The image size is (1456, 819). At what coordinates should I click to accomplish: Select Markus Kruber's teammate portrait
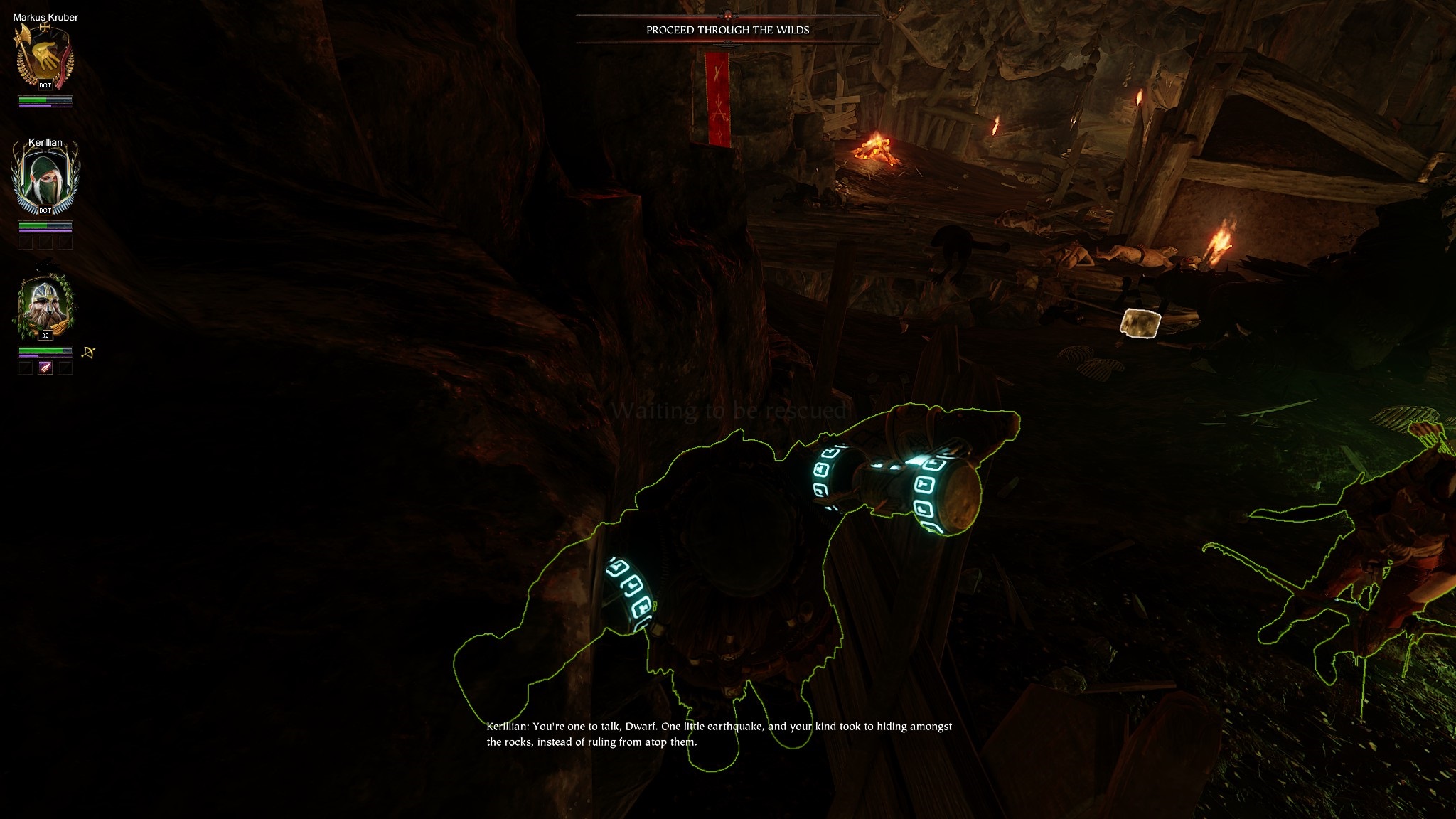(x=45, y=57)
